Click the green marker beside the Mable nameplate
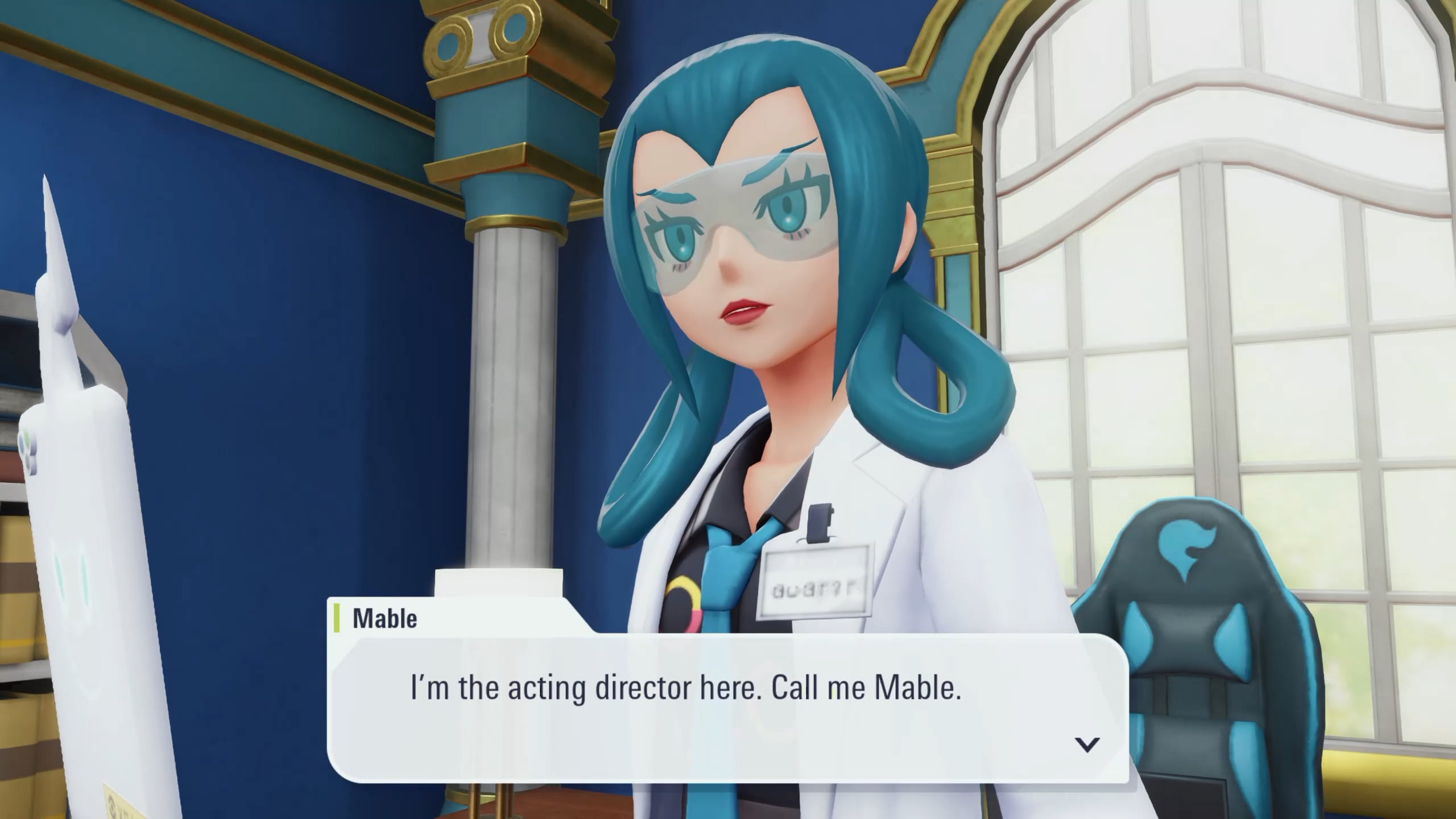1456x819 pixels. [x=337, y=618]
